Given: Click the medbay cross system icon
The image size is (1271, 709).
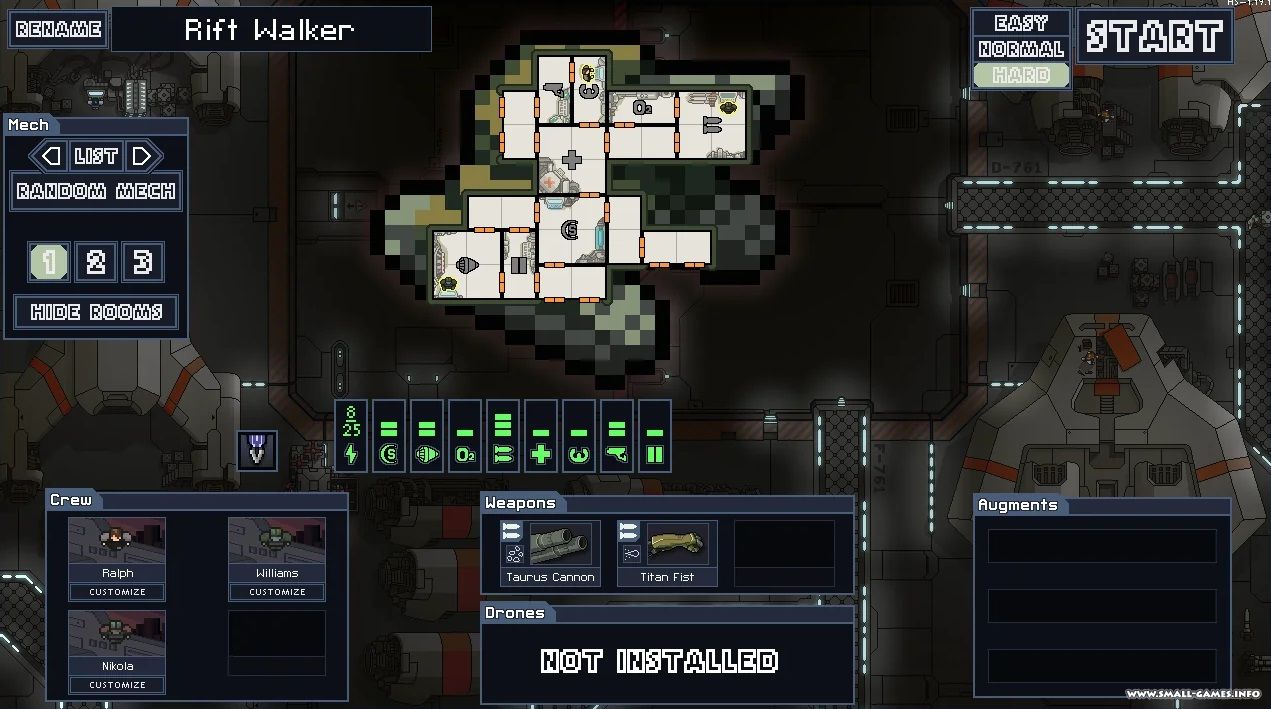Looking at the screenshot, I should click(541, 453).
